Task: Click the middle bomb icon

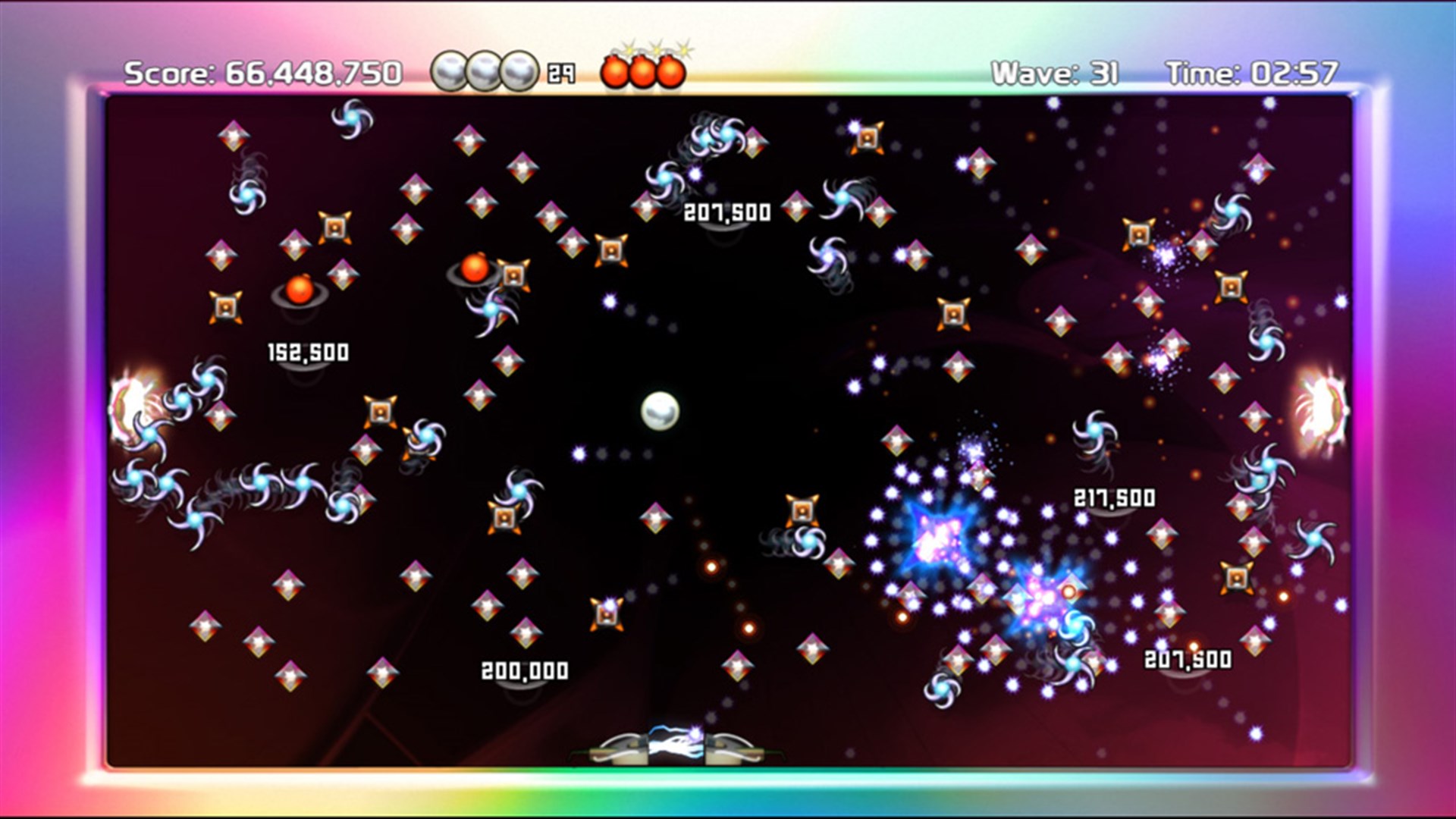Action: pyautogui.click(x=643, y=72)
